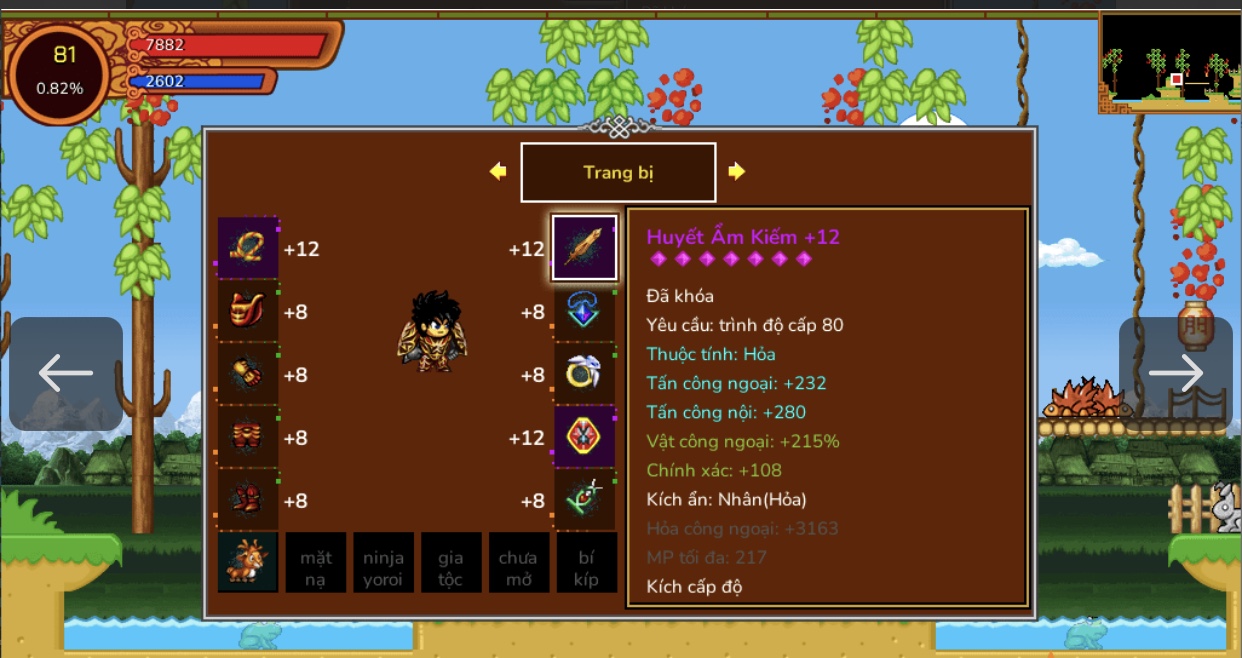Tap the large left movement arrow
This screenshot has height=658, width=1242.
point(66,373)
